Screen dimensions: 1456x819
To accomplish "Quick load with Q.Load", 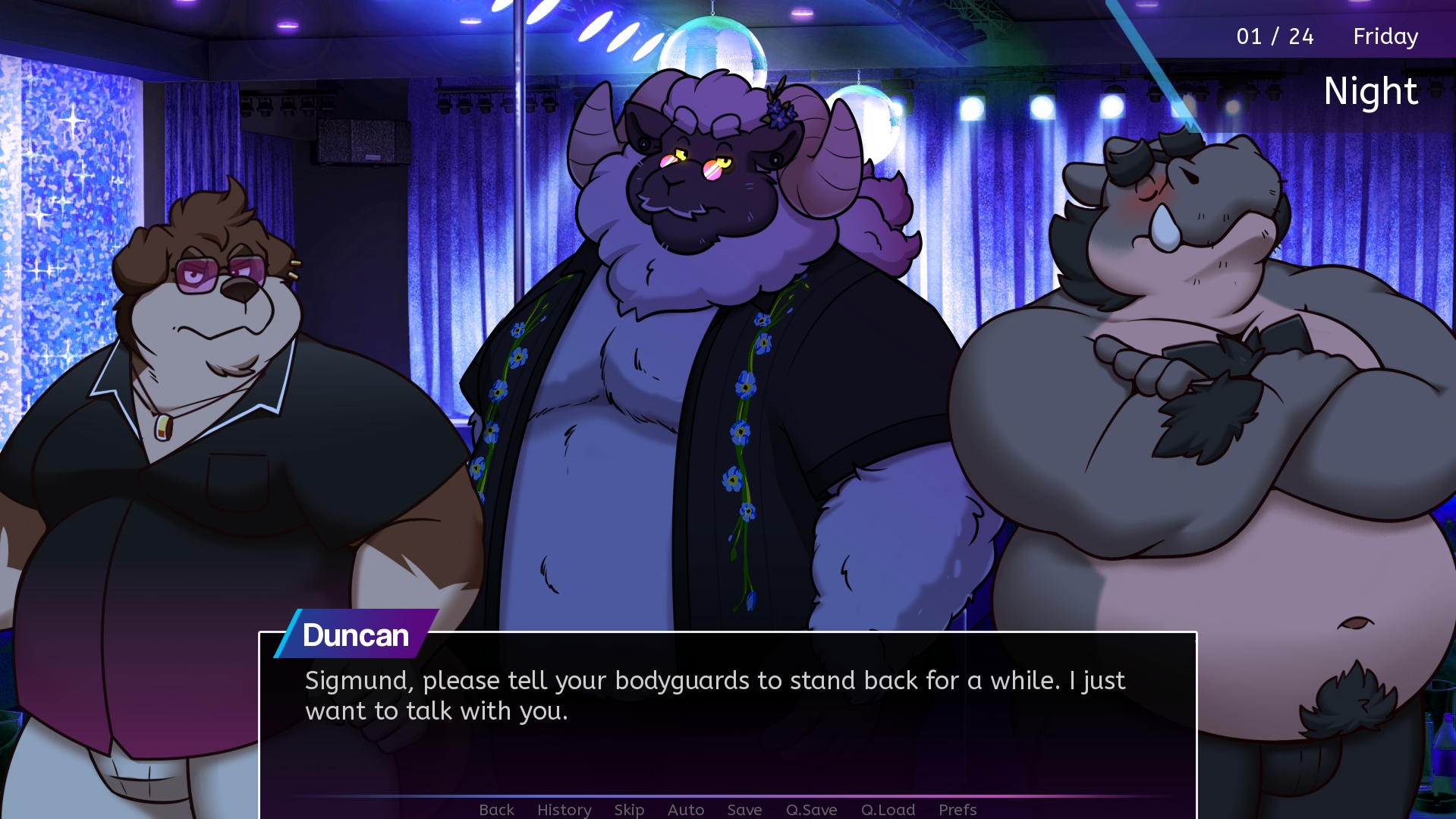I will coord(888,809).
